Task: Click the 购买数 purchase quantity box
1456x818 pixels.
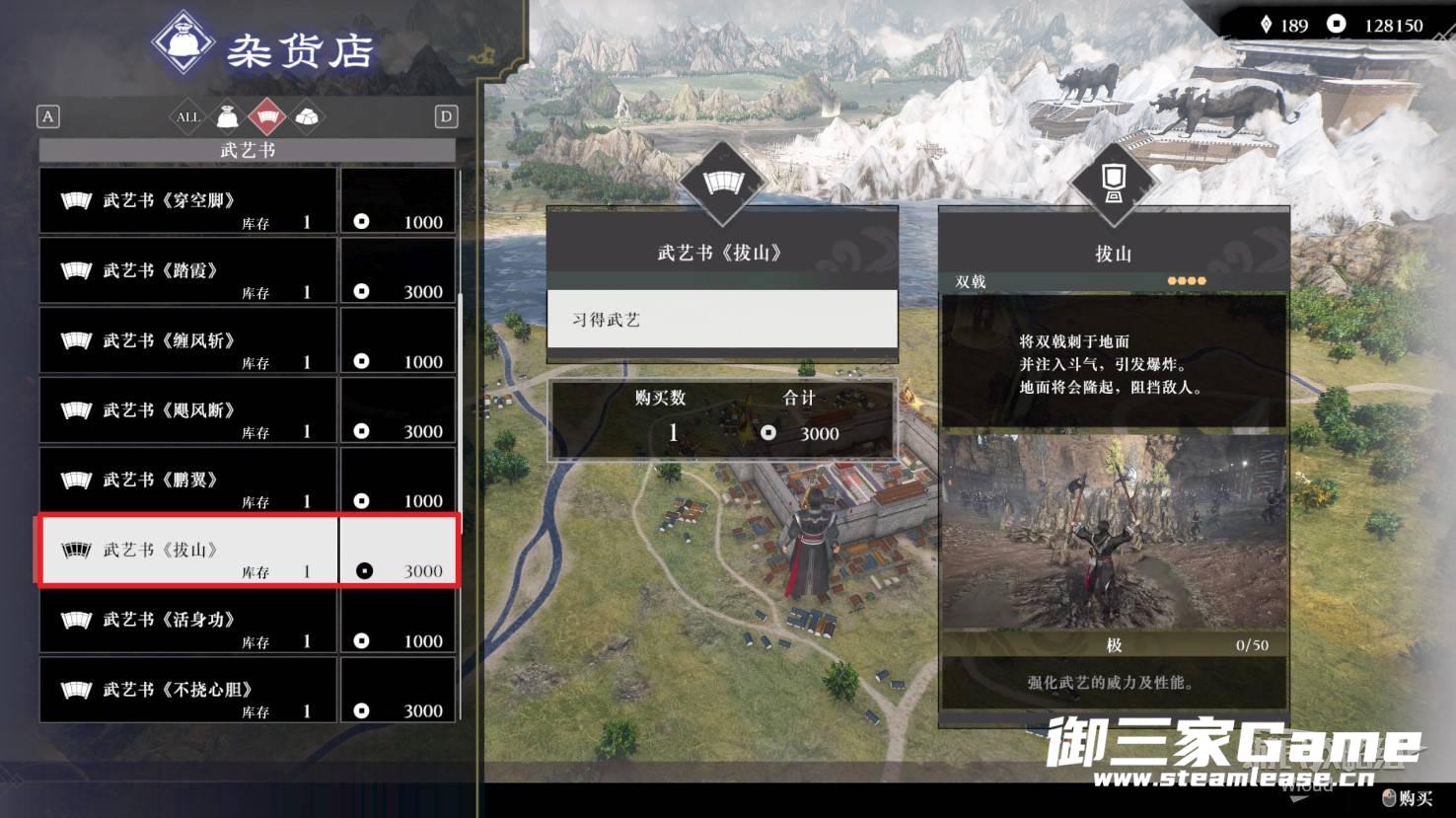Action: coord(721,420)
